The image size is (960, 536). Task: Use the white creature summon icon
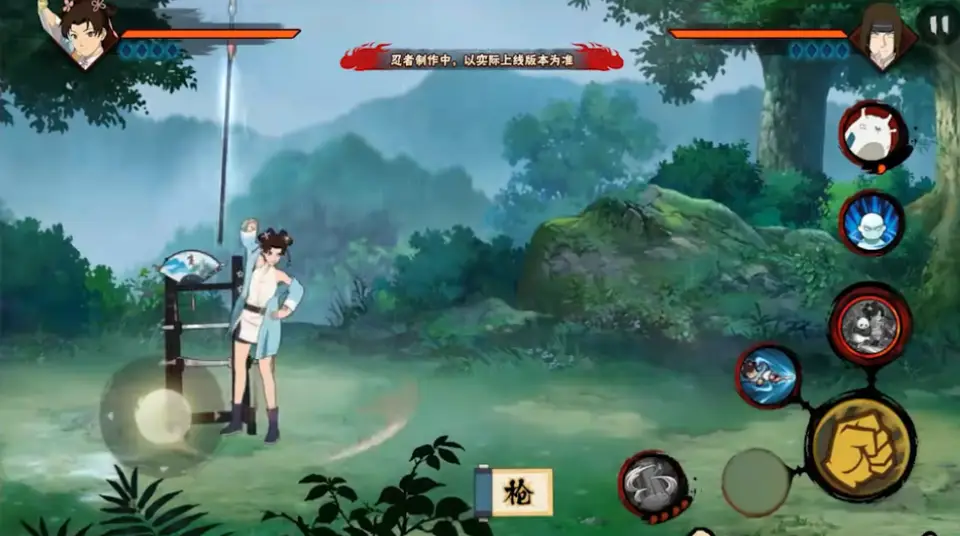point(872,135)
